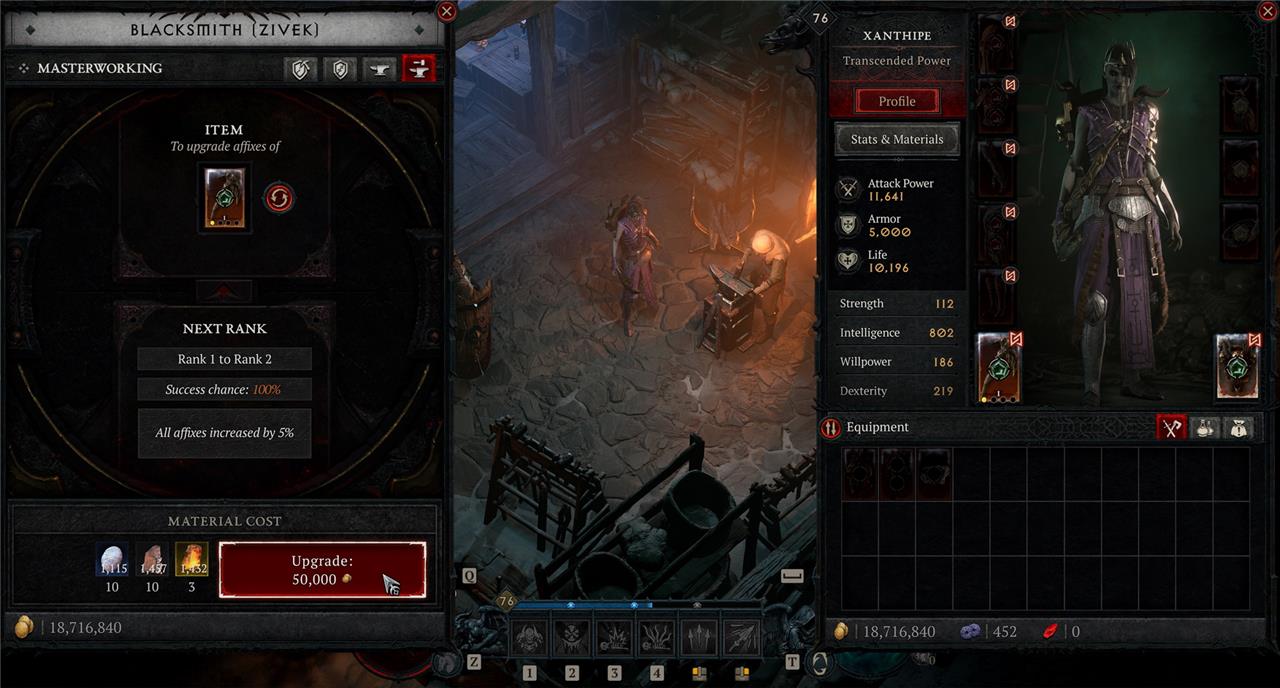Select the crossed-weapons Equipment tab
The width and height of the screenshot is (1280, 688).
pyautogui.click(x=1171, y=427)
